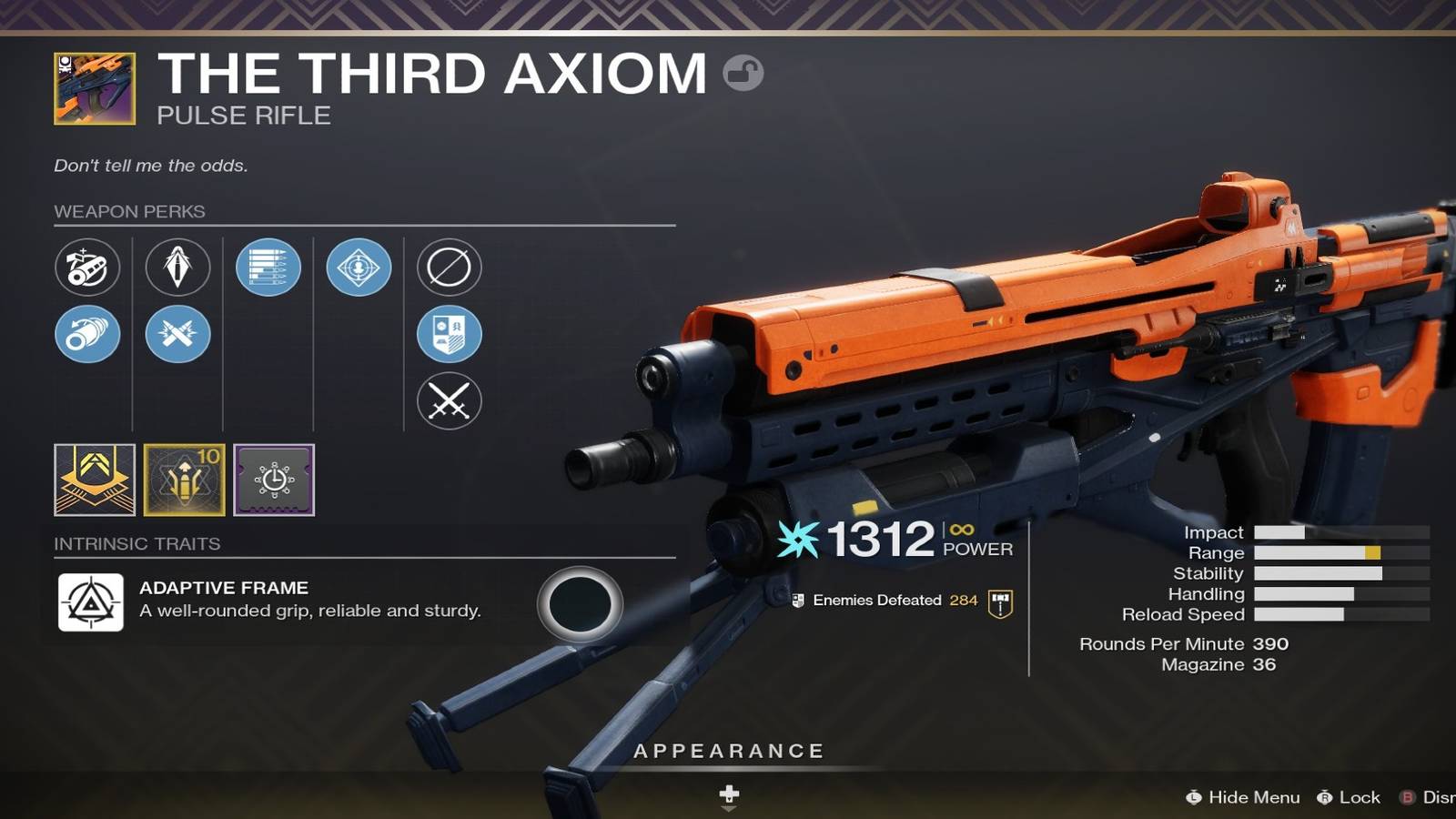1456x819 pixels.
Task: Select the second barrel perk below it
Action: tap(87, 335)
